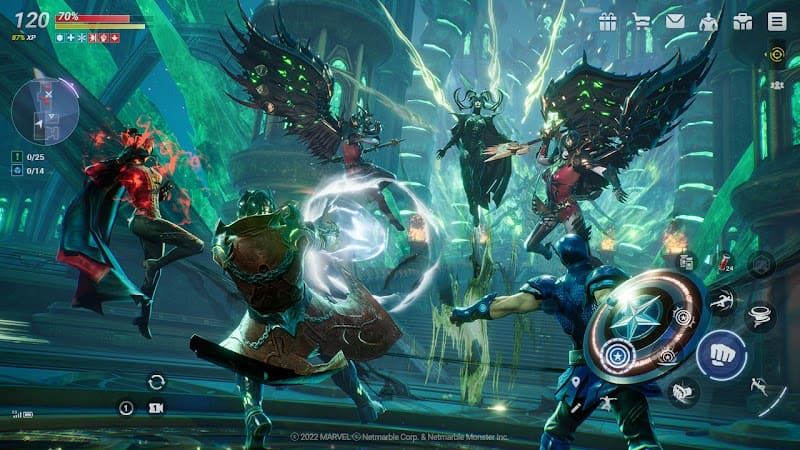The width and height of the screenshot is (800, 450).
Task: Activate the whirlwind spin skill
Action: [x=761, y=316]
